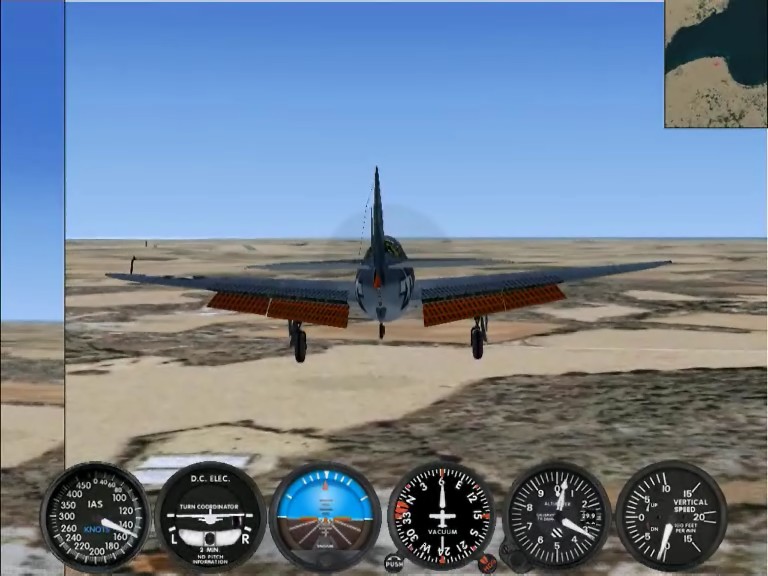Click the altimeter pressure setting knob

[516, 558]
